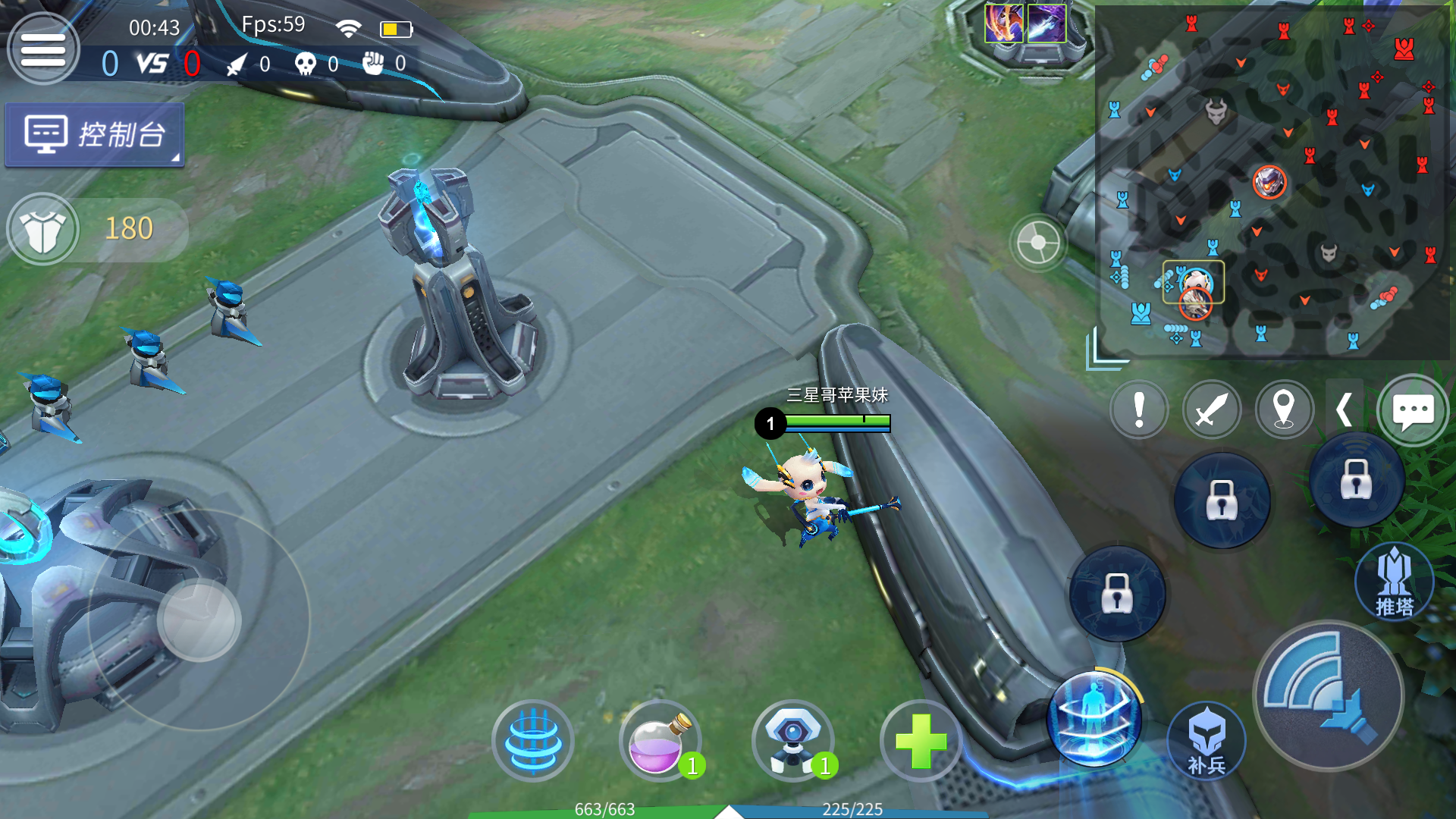This screenshot has width=1456, height=819.
Task: Use the purple potion item
Action: [x=658, y=741]
